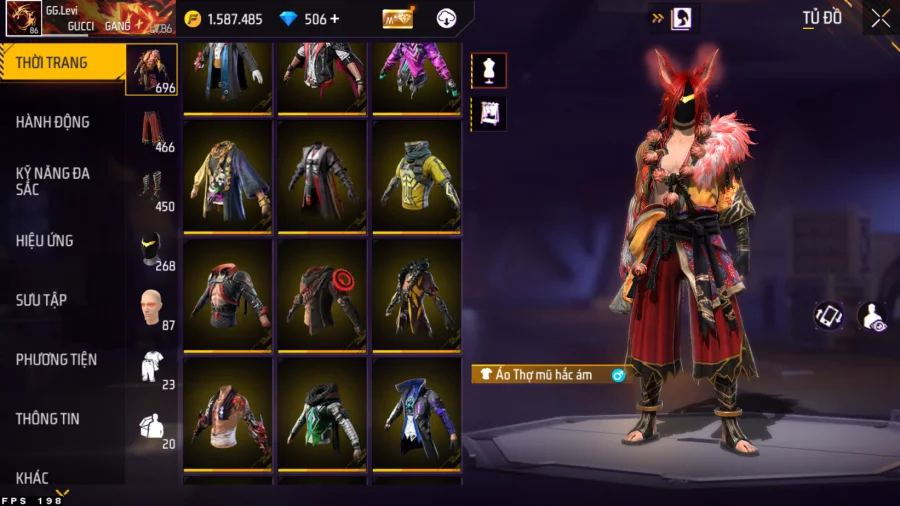Switch to the Hành Động tab
The image size is (900, 506).
tap(53, 122)
